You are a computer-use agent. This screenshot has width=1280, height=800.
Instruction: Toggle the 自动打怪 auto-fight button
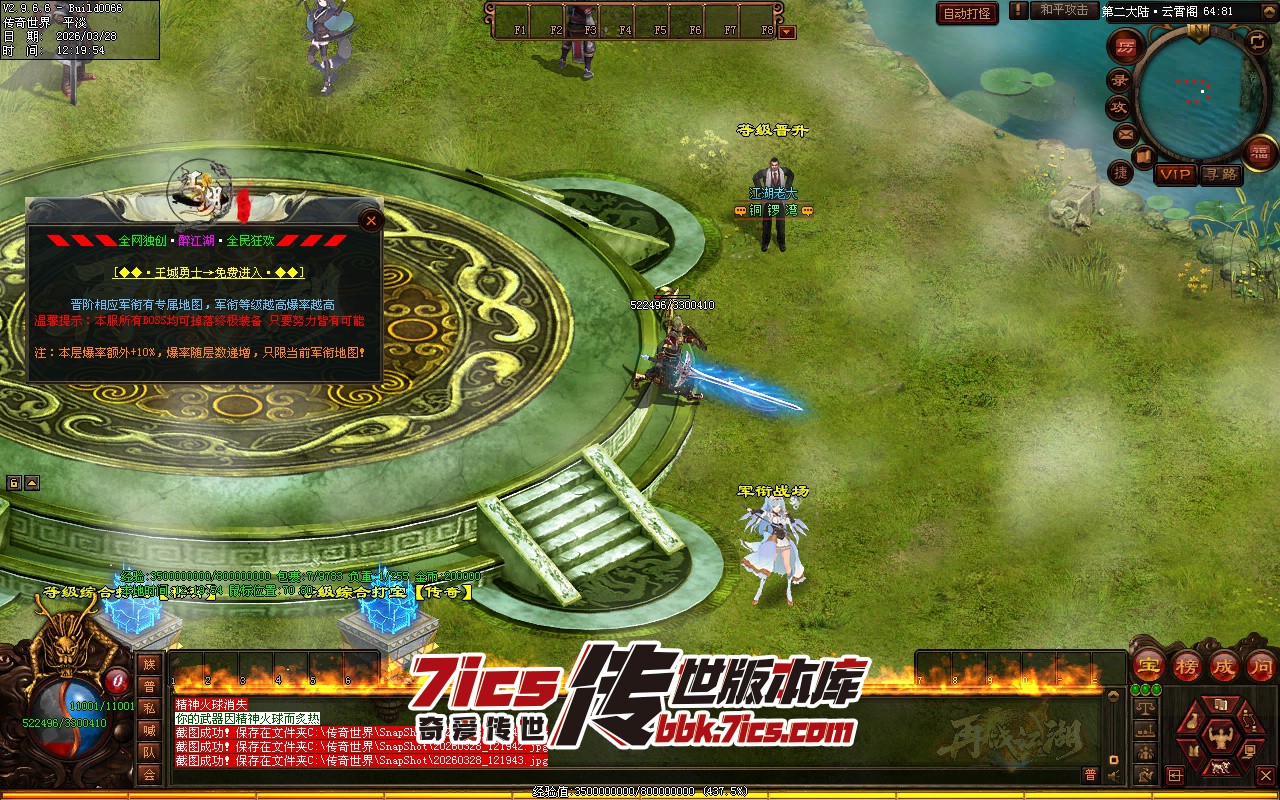click(x=967, y=13)
